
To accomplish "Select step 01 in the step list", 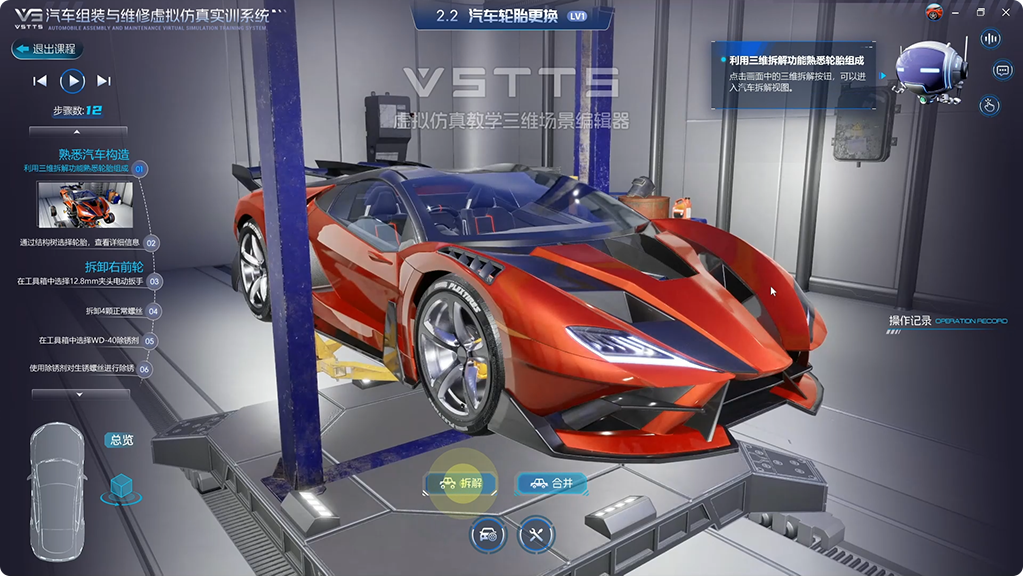I will [140, 170].
